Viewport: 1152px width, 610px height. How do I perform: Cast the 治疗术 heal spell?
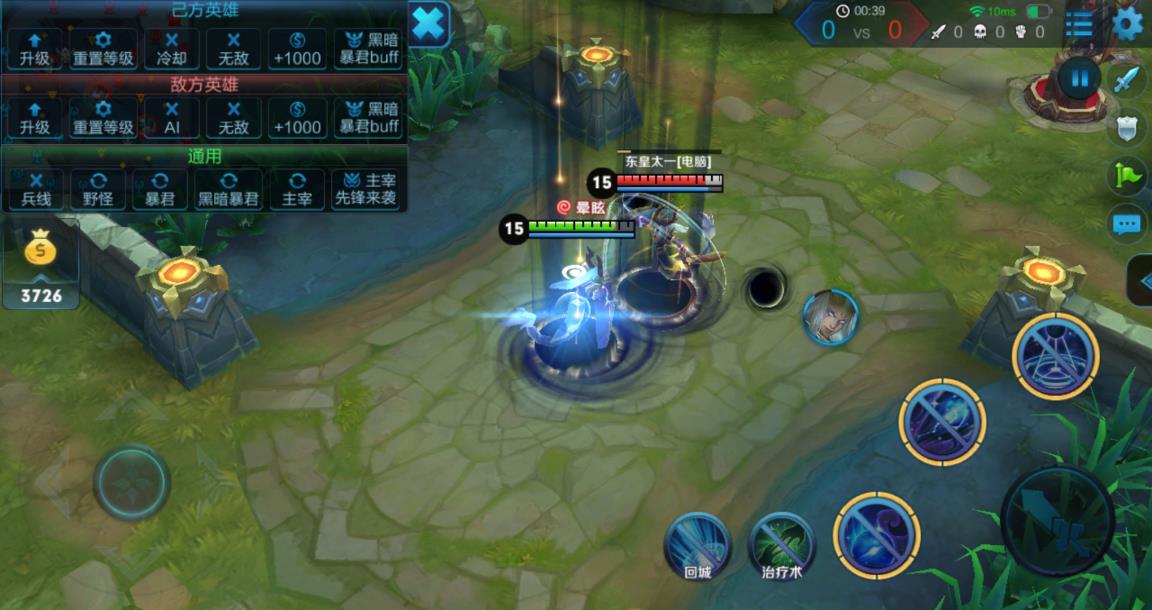coord(781,545)
